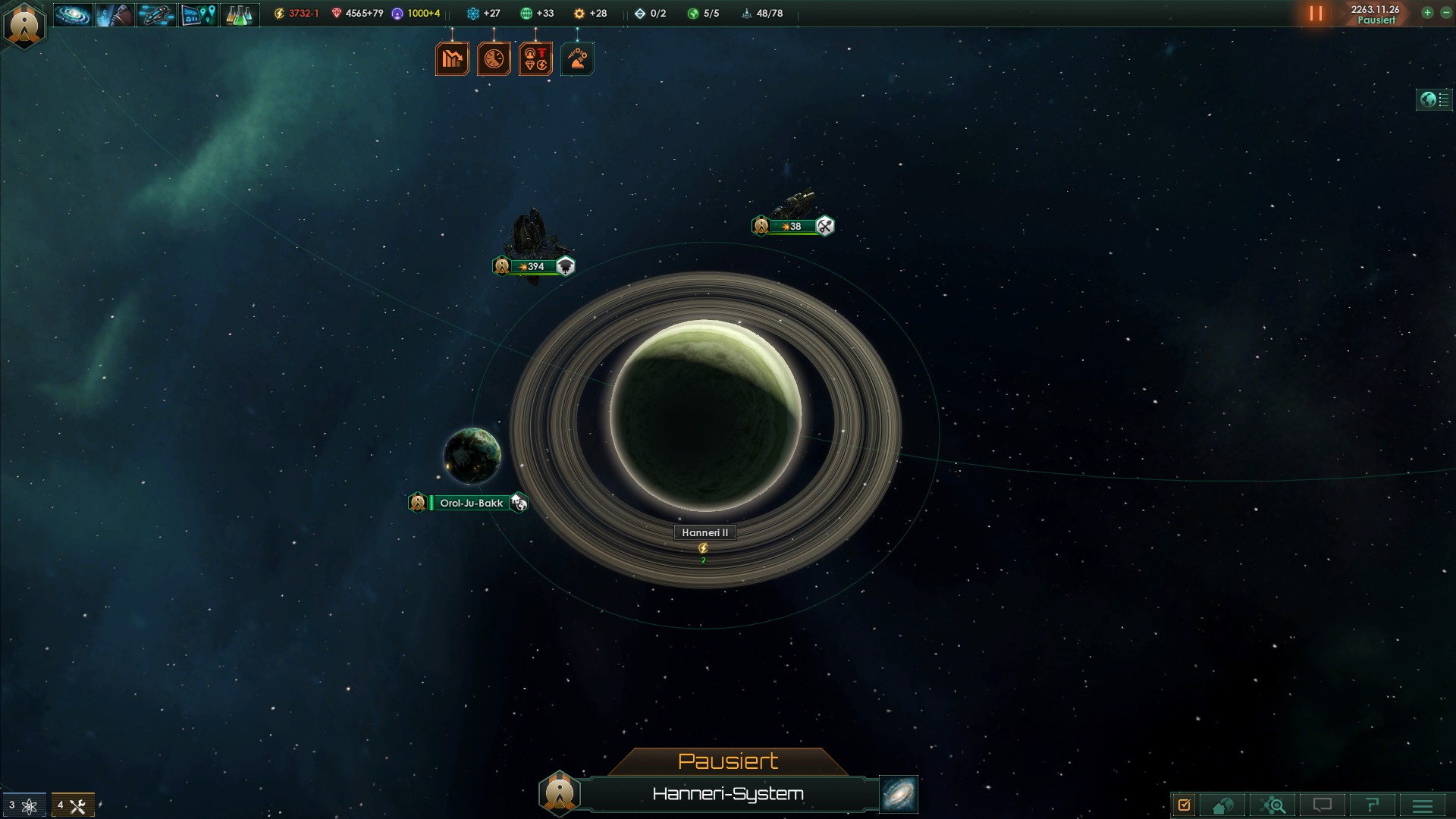This screenshot has width=1456, height=819.
Task: Increase game speed with the plus button
Action: 1427,13
